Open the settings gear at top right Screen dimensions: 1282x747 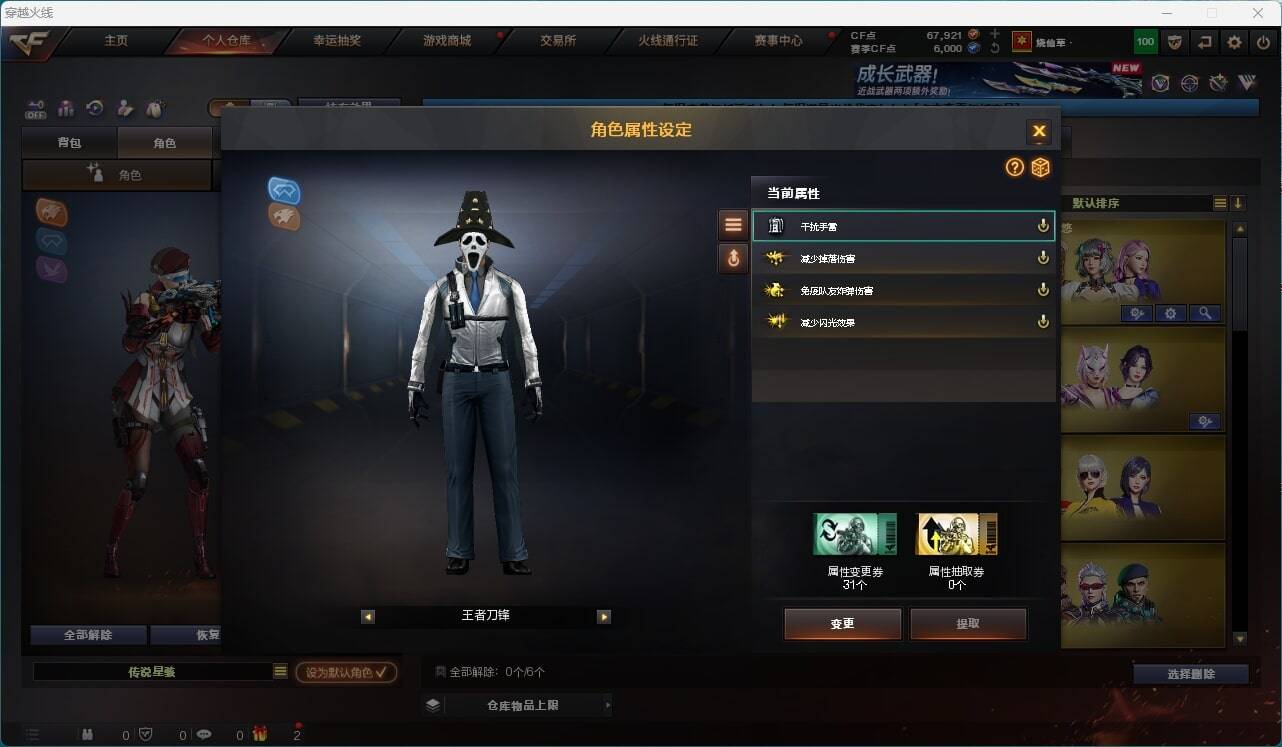tap(1233, 42)
